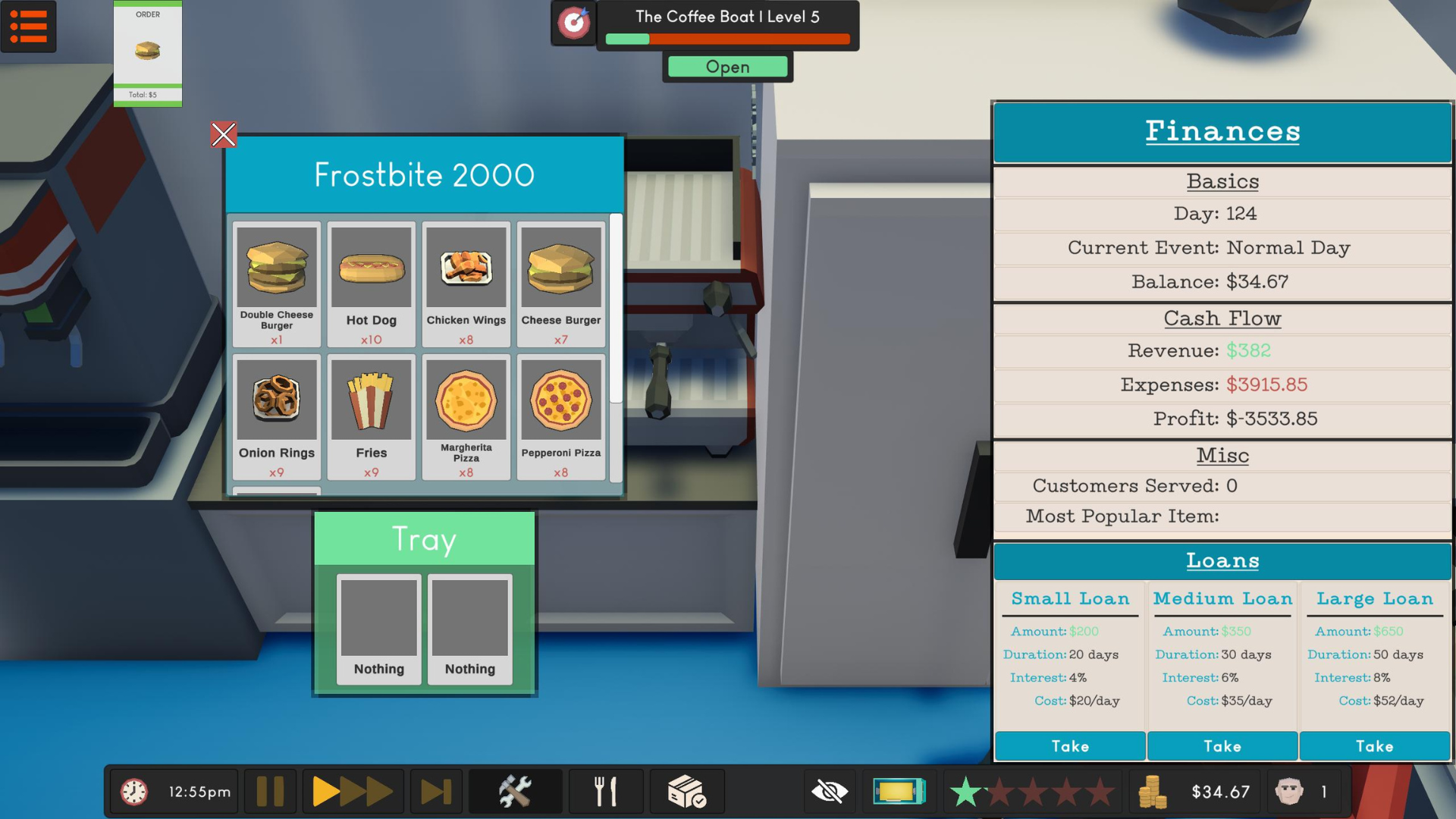Click the red target objectives icon
1456x819 pixels.
(x=574, y=23)
